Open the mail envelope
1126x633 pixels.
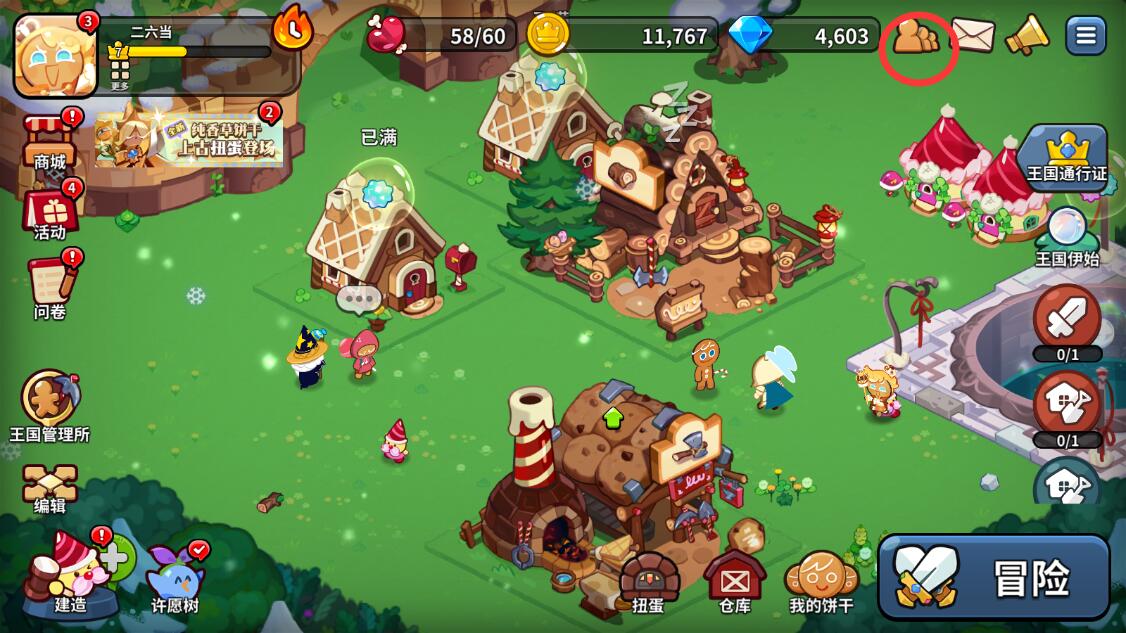[972, 36]
